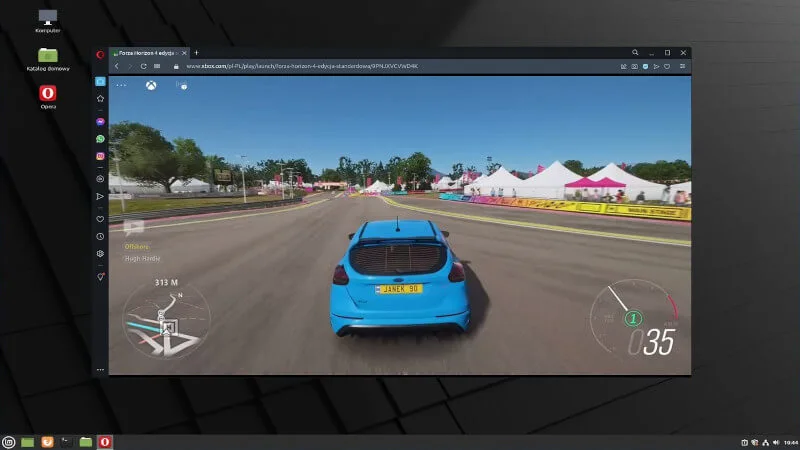800x450 pixels.
Task: Open the circular minimap
Action: click(166, 320)
